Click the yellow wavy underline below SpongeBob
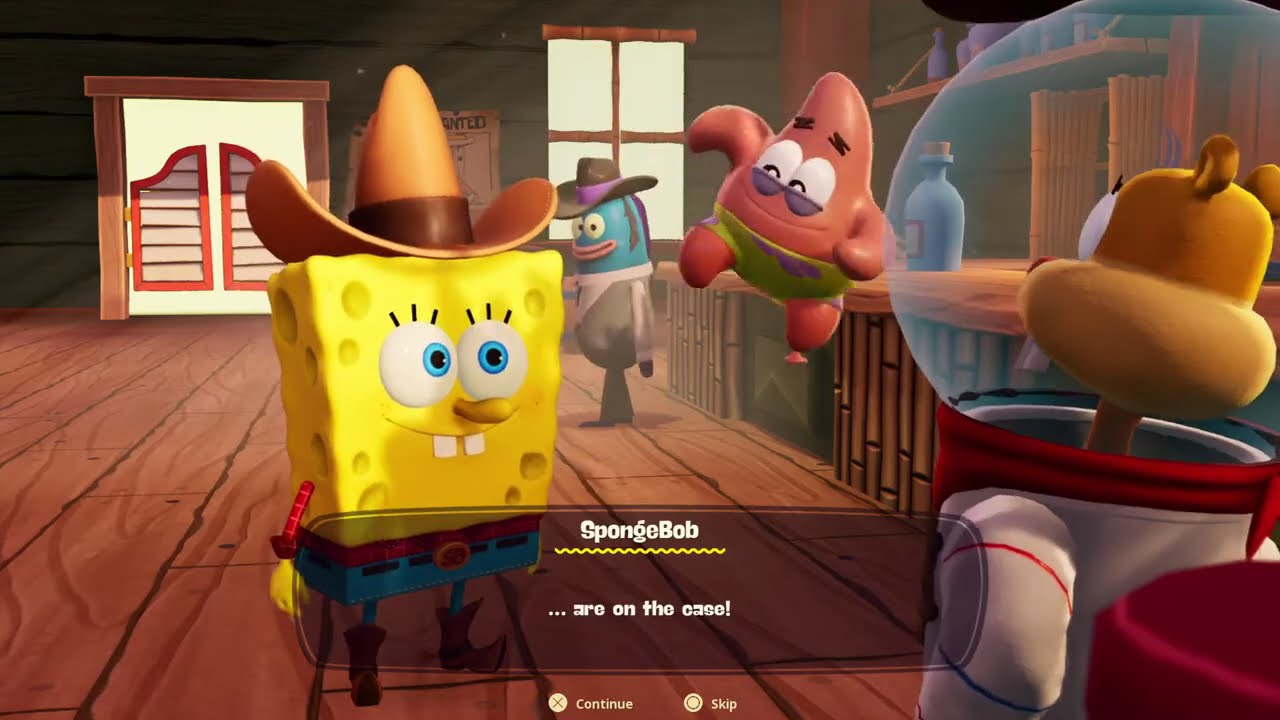The image size is (1280, 720). click(640, 551)
